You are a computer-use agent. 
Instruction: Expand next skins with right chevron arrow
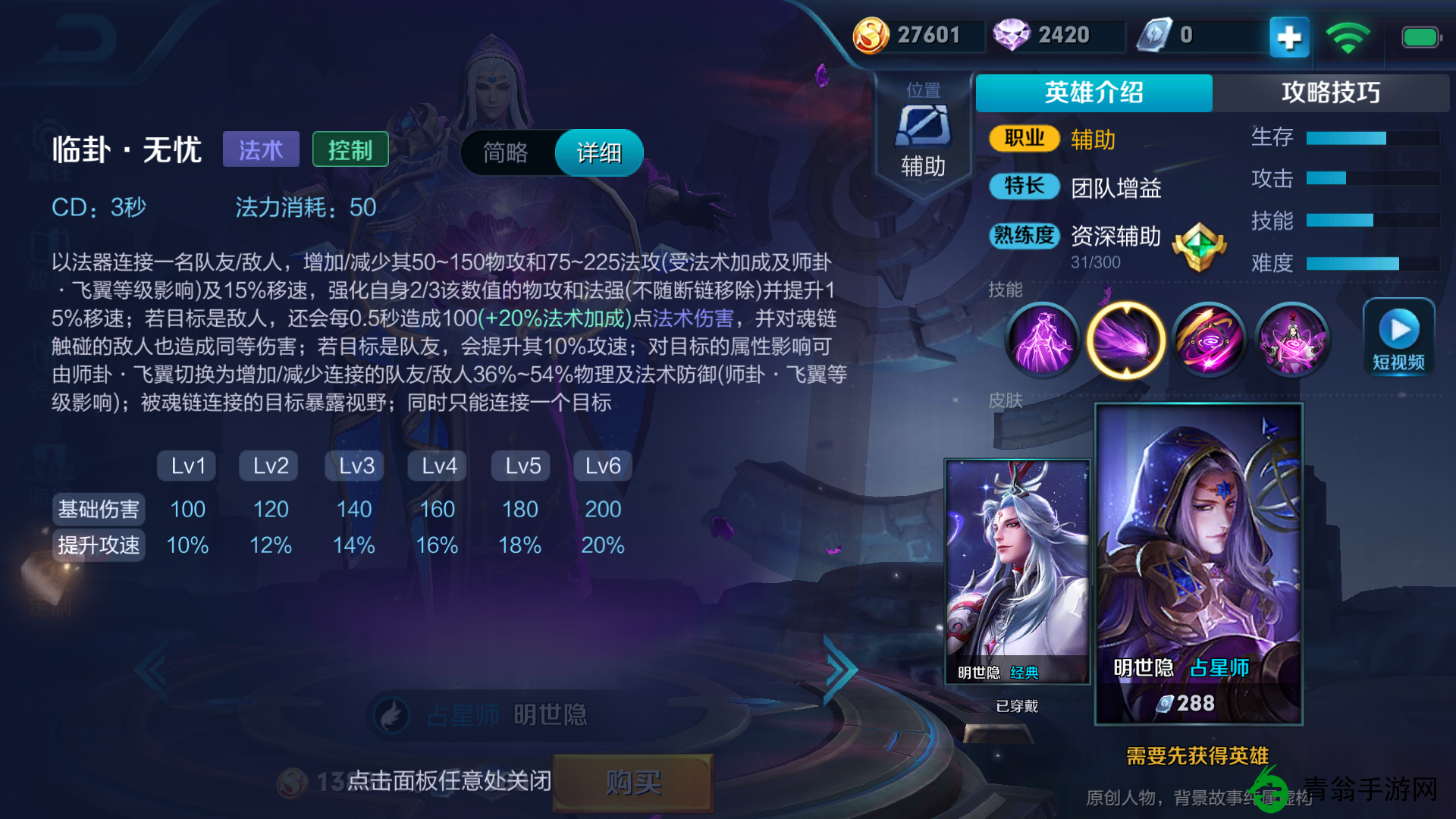click(x=839, y=670)
